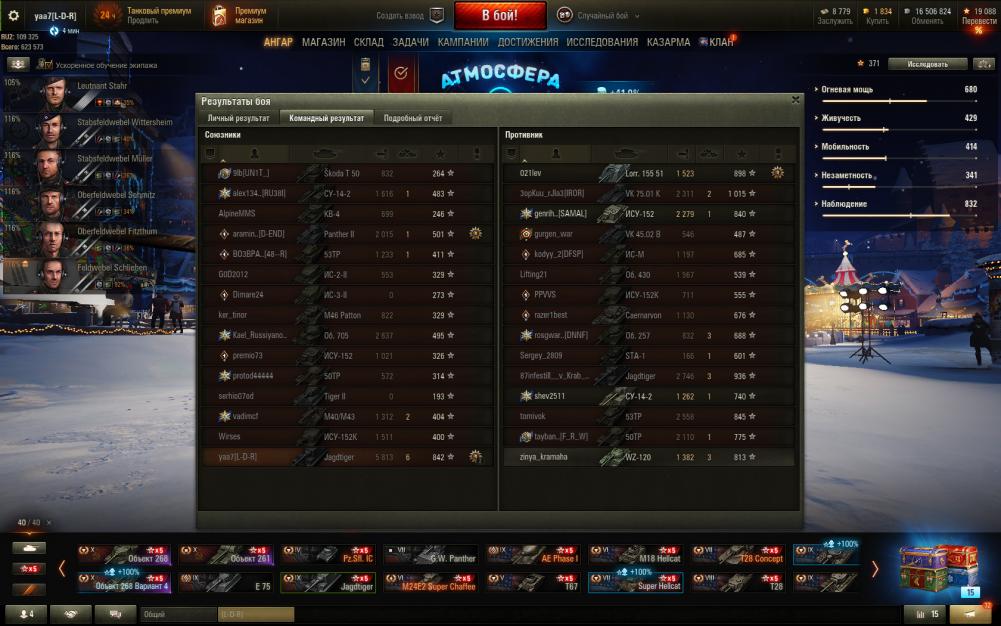
Task: Go to the СКЛАД section
Action: click(x=368, y=43)
